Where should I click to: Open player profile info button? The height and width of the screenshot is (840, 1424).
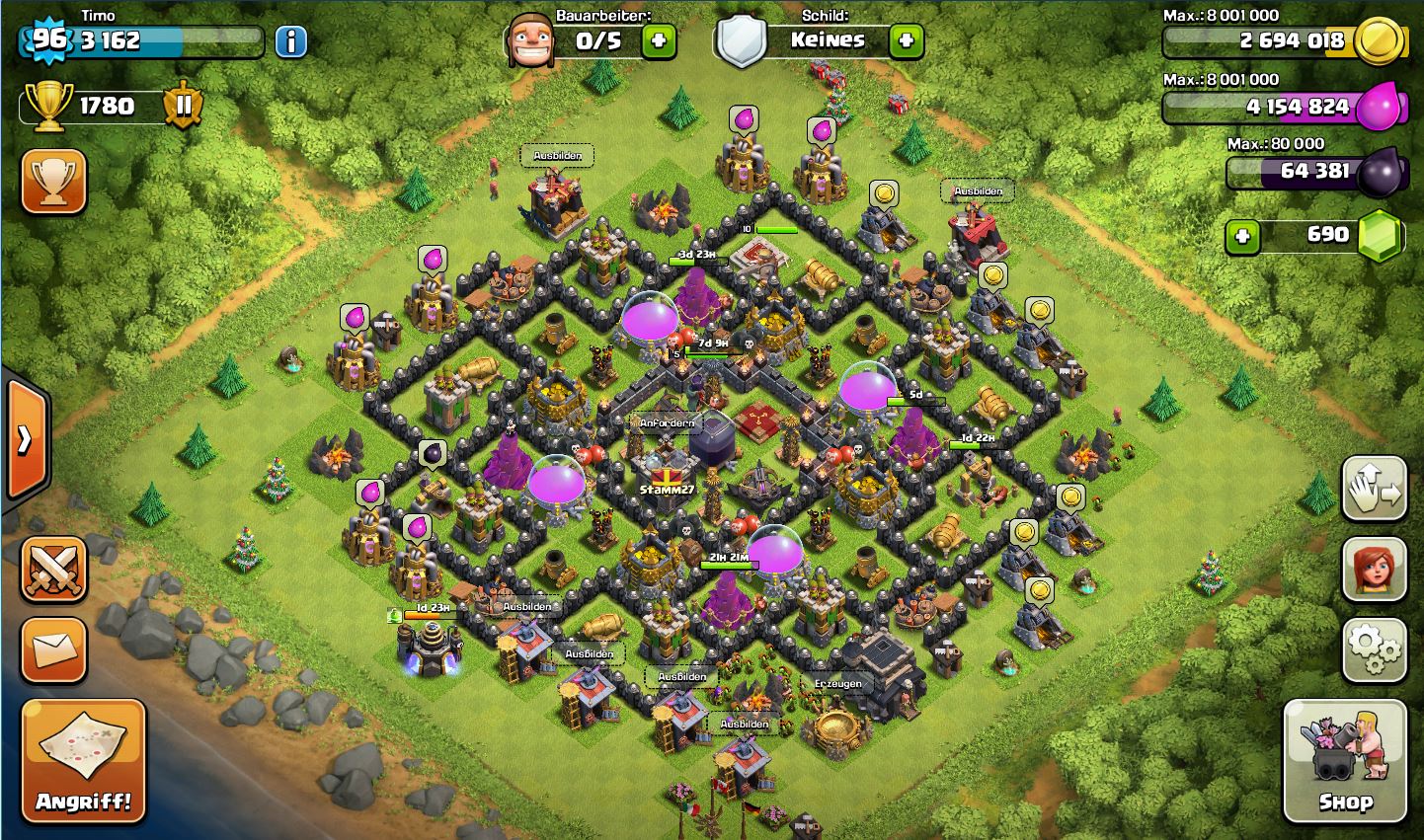(x=290, y=41)
